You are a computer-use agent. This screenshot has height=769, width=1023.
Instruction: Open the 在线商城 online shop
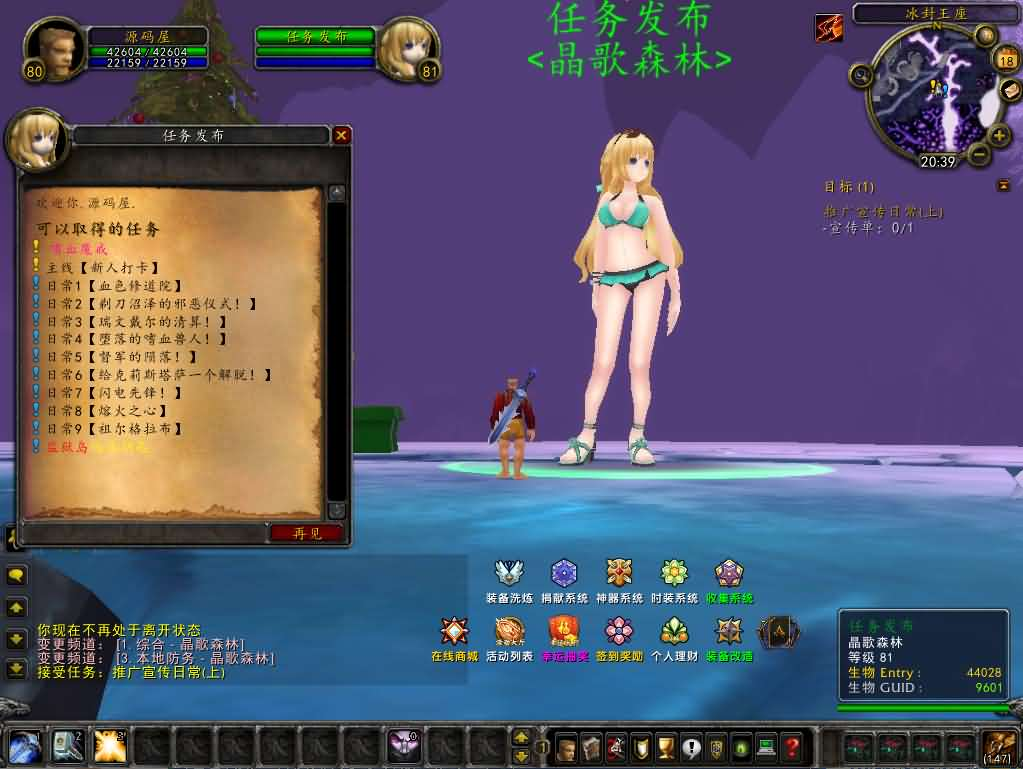tap(455, 632)
